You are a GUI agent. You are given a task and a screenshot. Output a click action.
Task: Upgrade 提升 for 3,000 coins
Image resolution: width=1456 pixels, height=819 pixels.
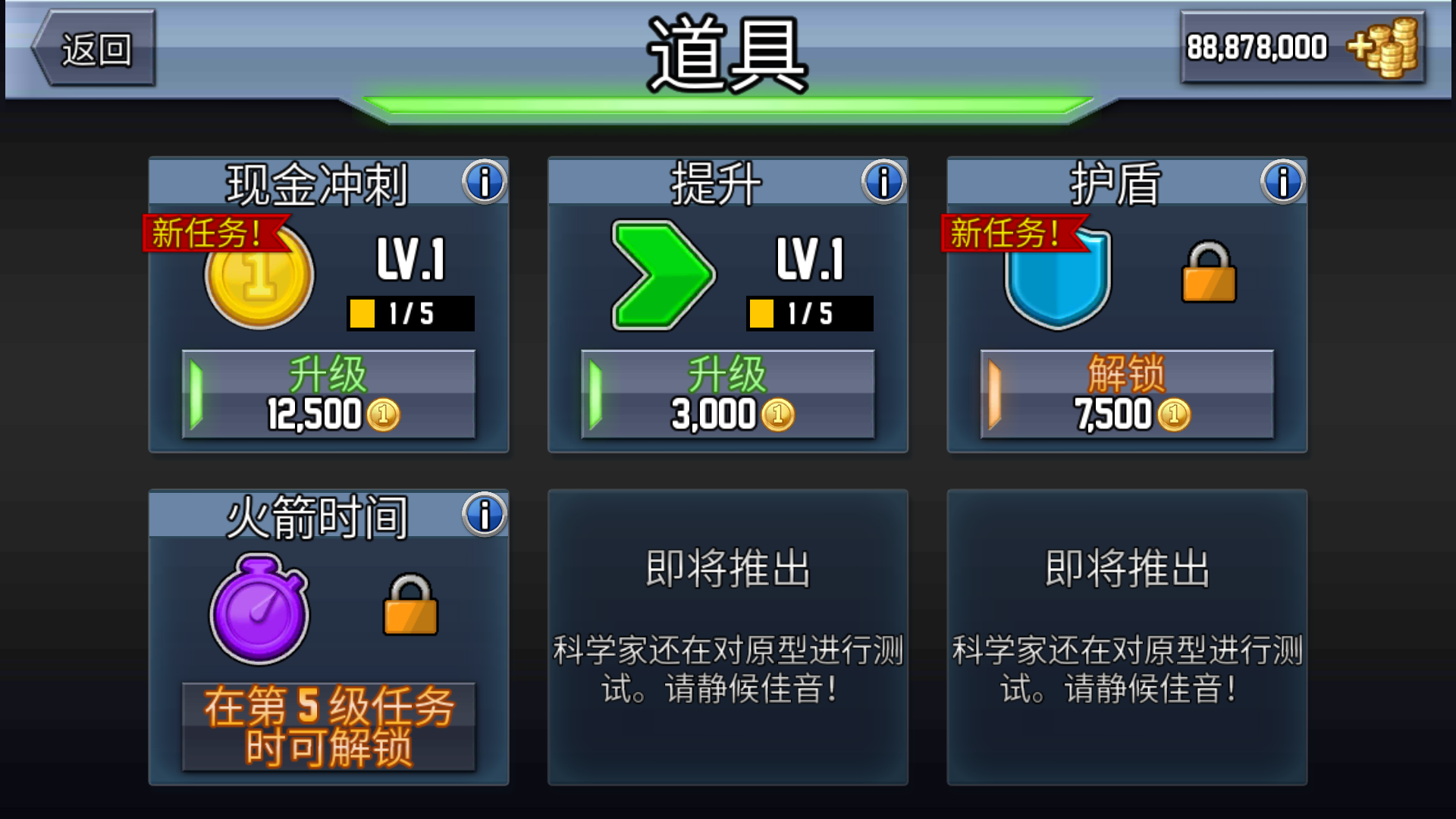(x=728, y=394)
